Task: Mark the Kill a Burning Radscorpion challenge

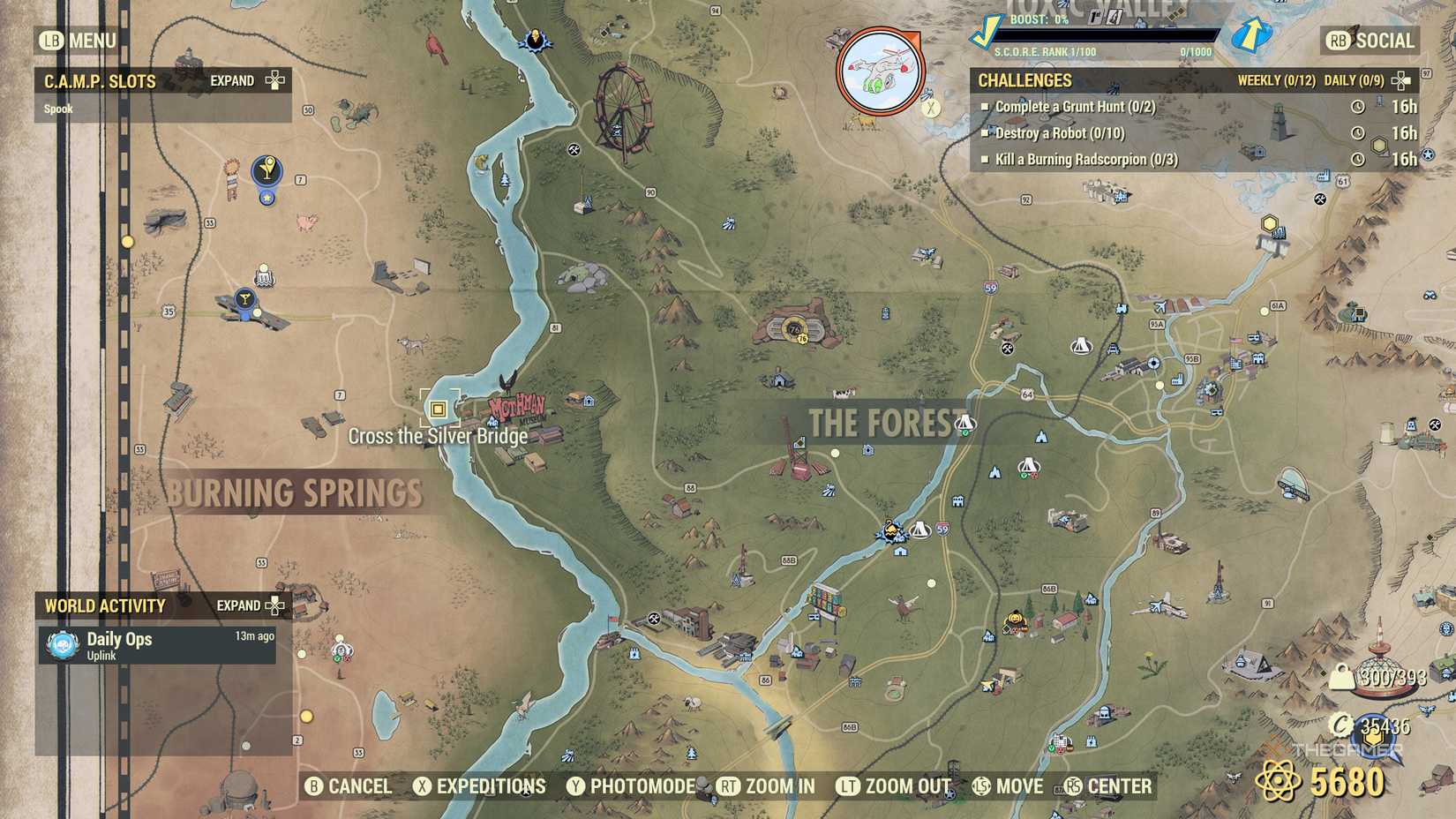Action: (985, 160)
